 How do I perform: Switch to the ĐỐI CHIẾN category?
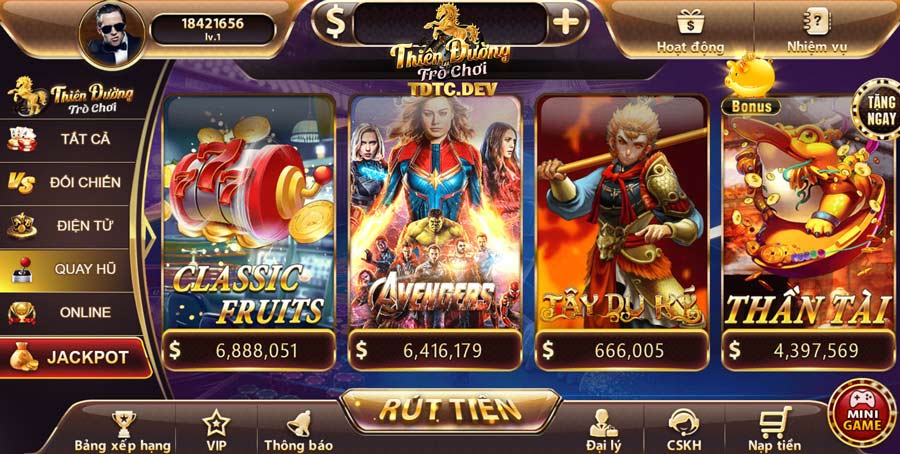pos(70,182)
